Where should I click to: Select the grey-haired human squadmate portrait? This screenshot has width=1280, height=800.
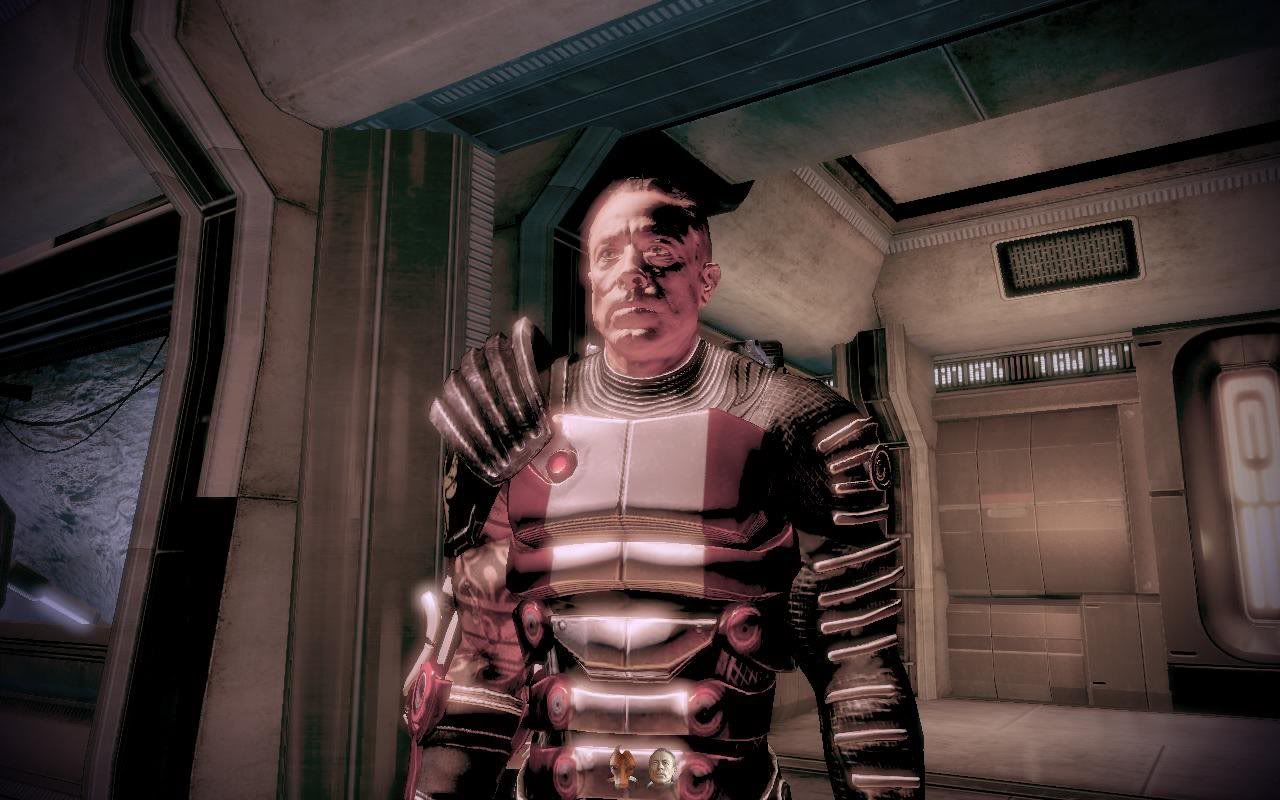661,767
